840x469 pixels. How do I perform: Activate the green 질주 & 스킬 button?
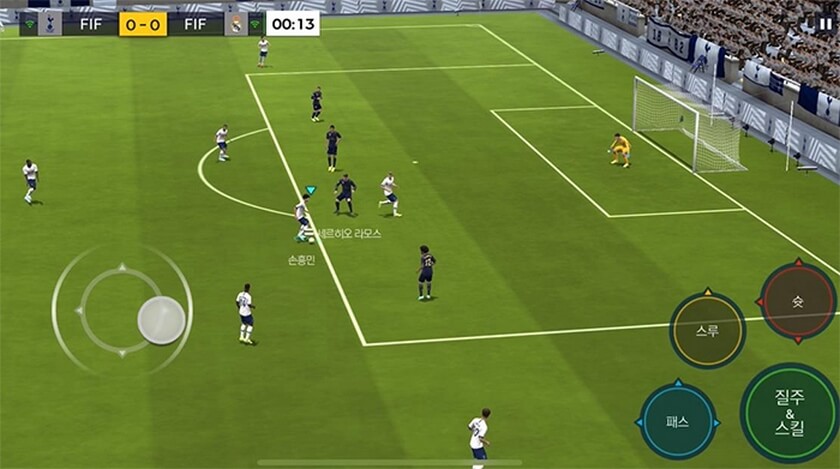pos(790,412)
